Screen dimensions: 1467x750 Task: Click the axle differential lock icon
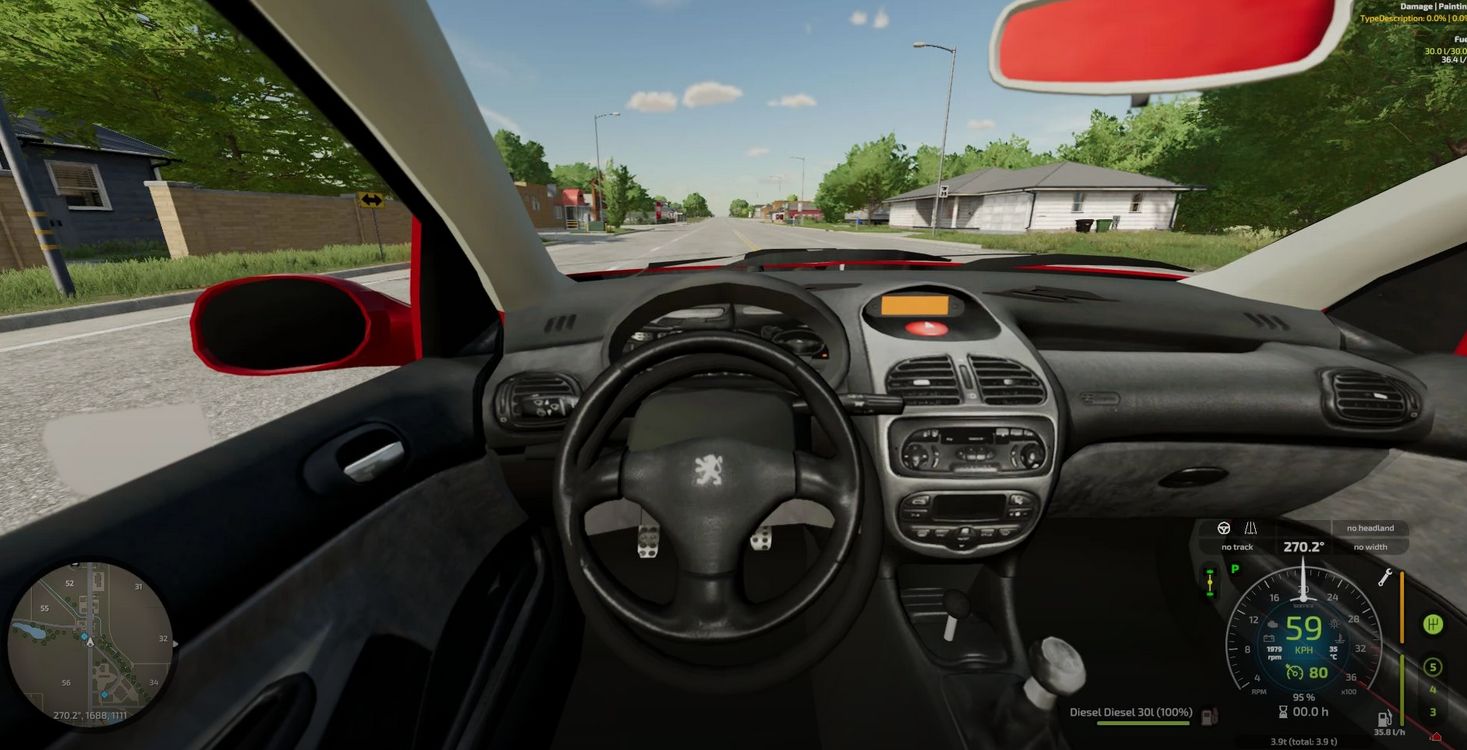point(1210,581)
